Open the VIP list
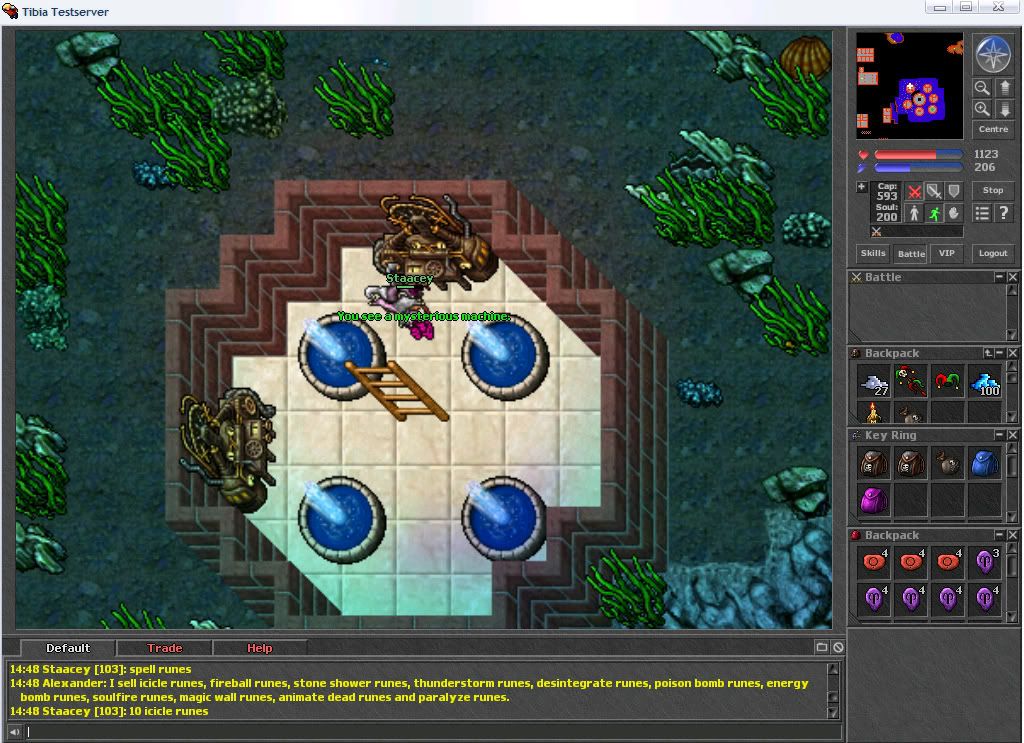1024x743 pixels. [945, 253]
